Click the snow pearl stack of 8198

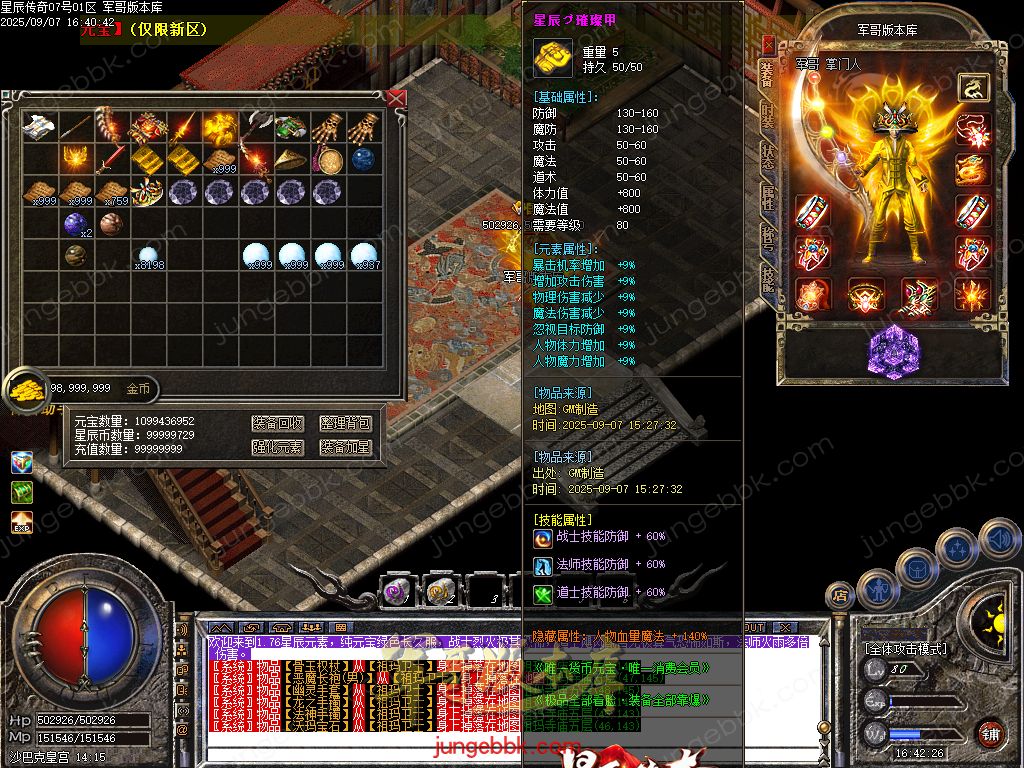[148, 256]
